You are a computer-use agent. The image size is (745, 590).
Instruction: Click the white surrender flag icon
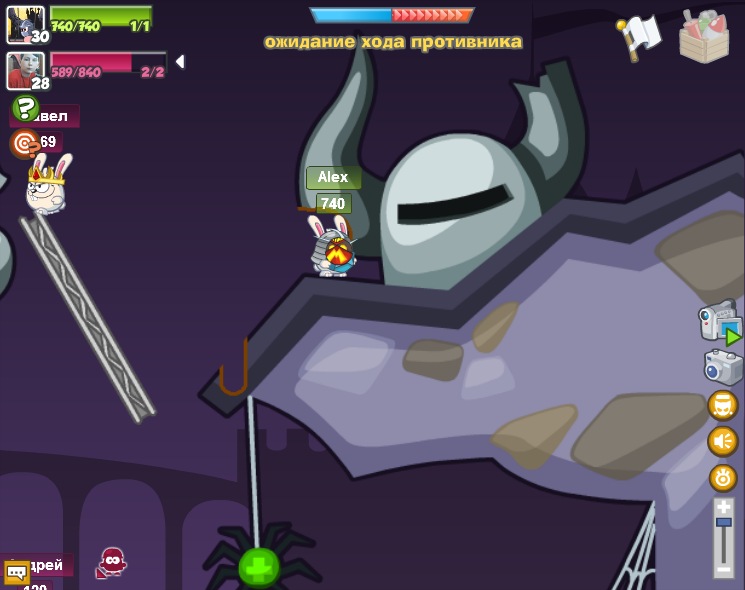click(x=640, y=36)
